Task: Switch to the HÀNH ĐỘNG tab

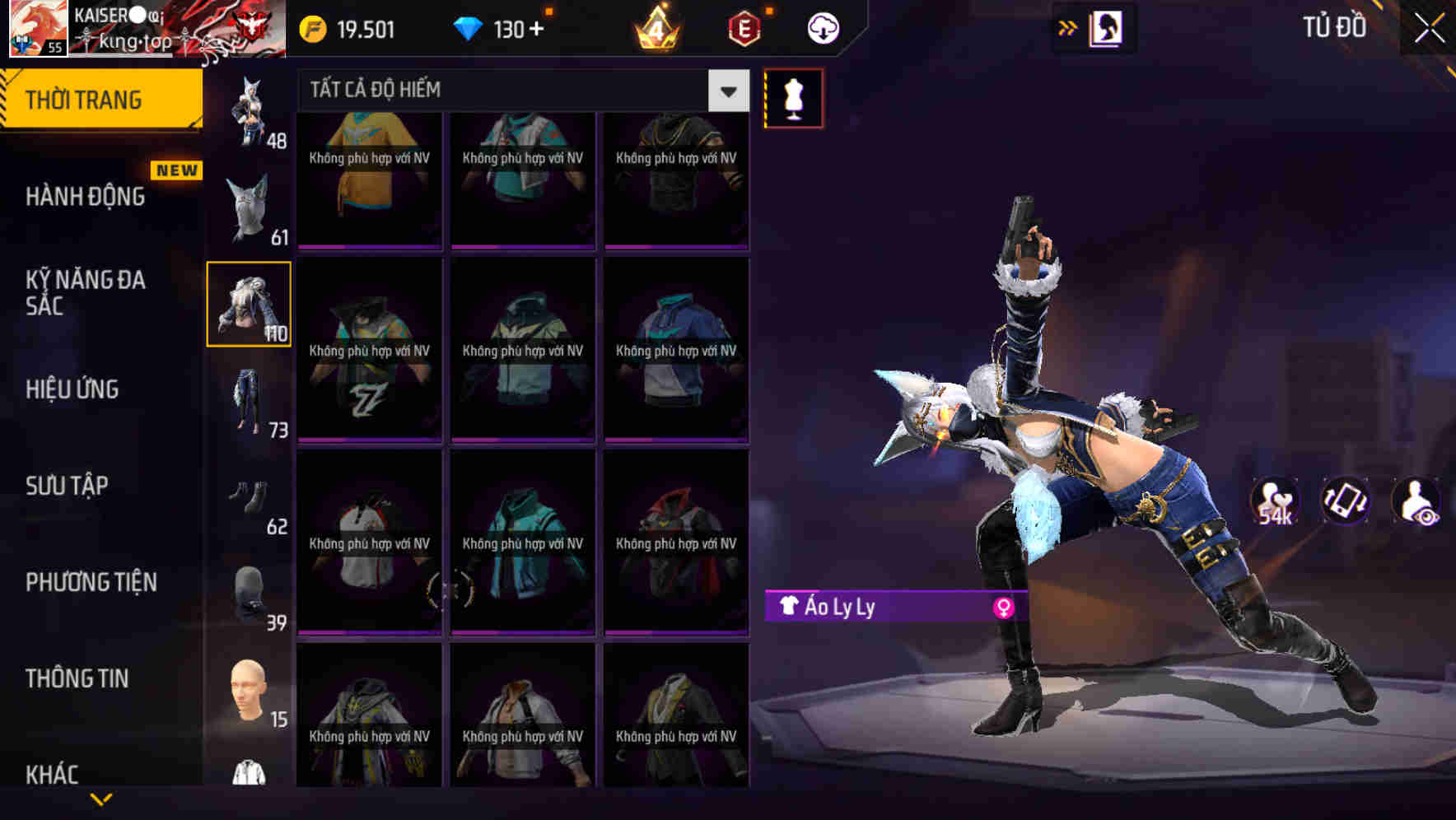Action: pos(85,196)
